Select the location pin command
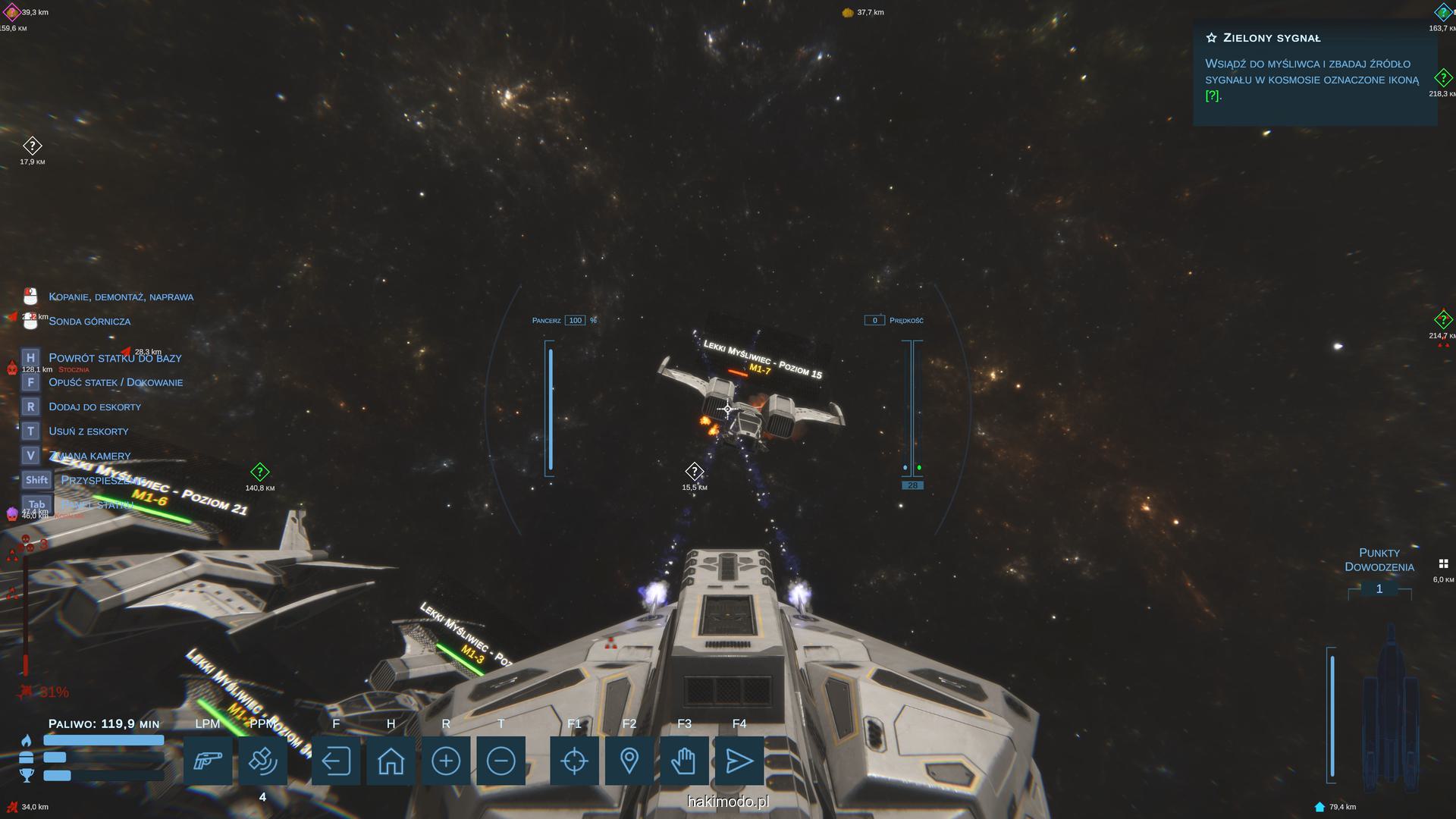This screenshot has height=819, width=1456. 629,761
